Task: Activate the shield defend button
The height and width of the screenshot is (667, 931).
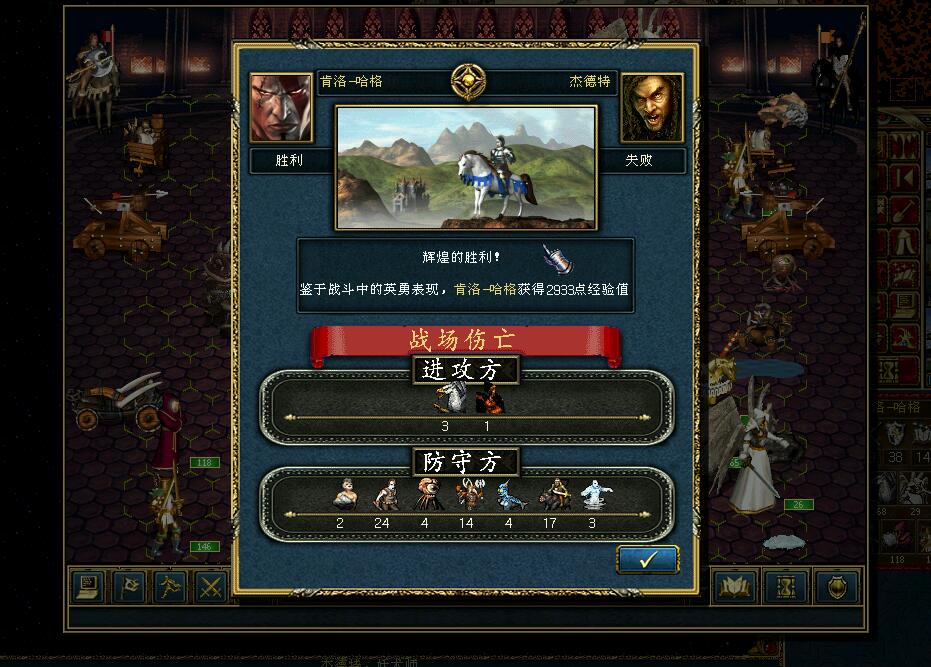Action: pos(836,587)
